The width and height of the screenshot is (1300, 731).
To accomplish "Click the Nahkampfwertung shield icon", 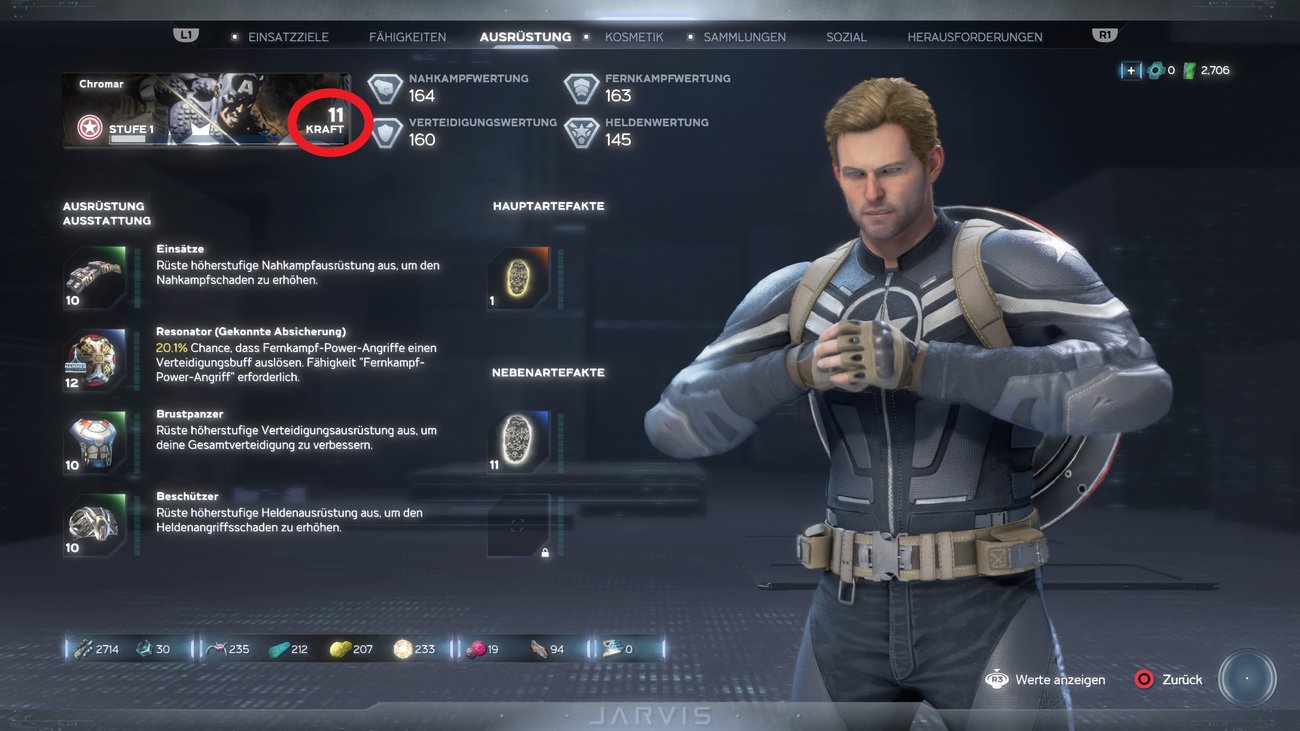I will click(383, 87).
